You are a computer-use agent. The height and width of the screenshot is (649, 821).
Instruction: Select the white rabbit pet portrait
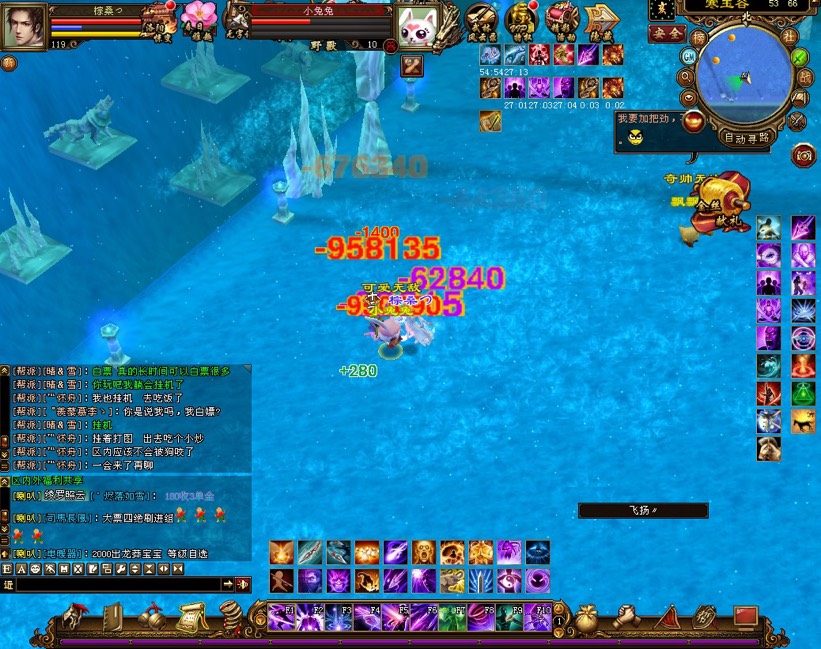pyautogui.click(x=417, y=27)
